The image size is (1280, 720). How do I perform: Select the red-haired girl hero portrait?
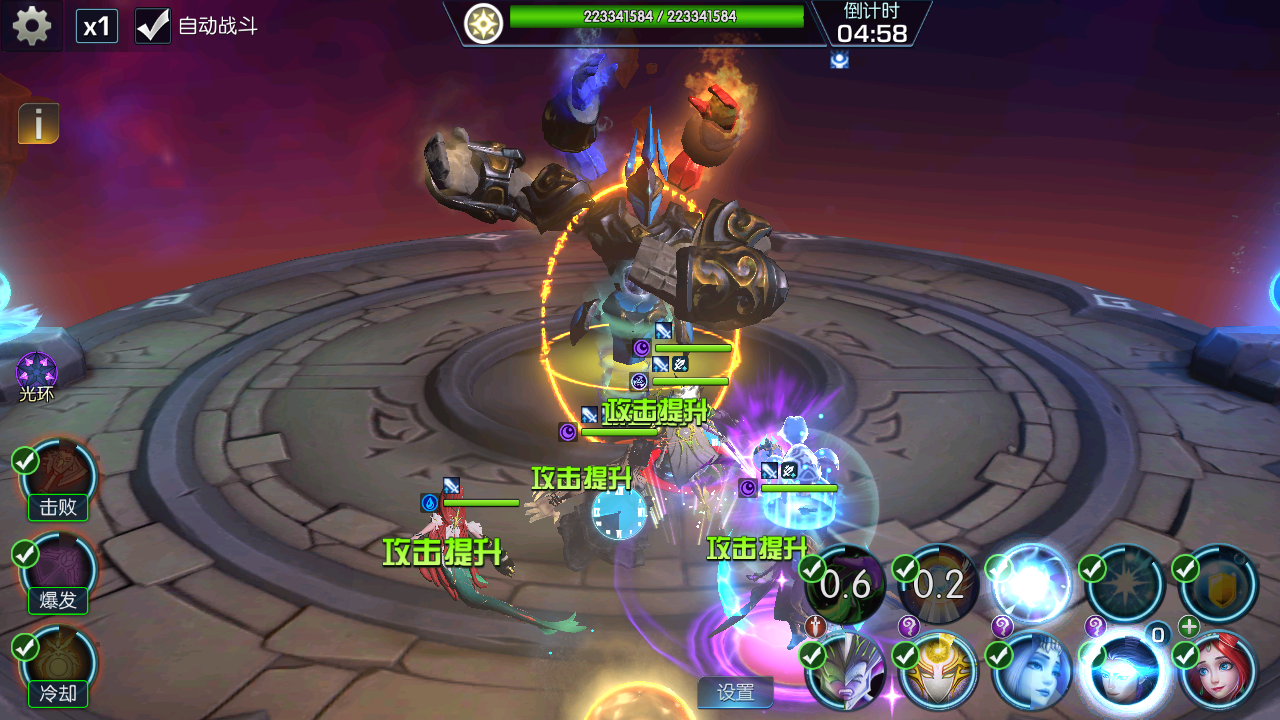point(1218,670)
